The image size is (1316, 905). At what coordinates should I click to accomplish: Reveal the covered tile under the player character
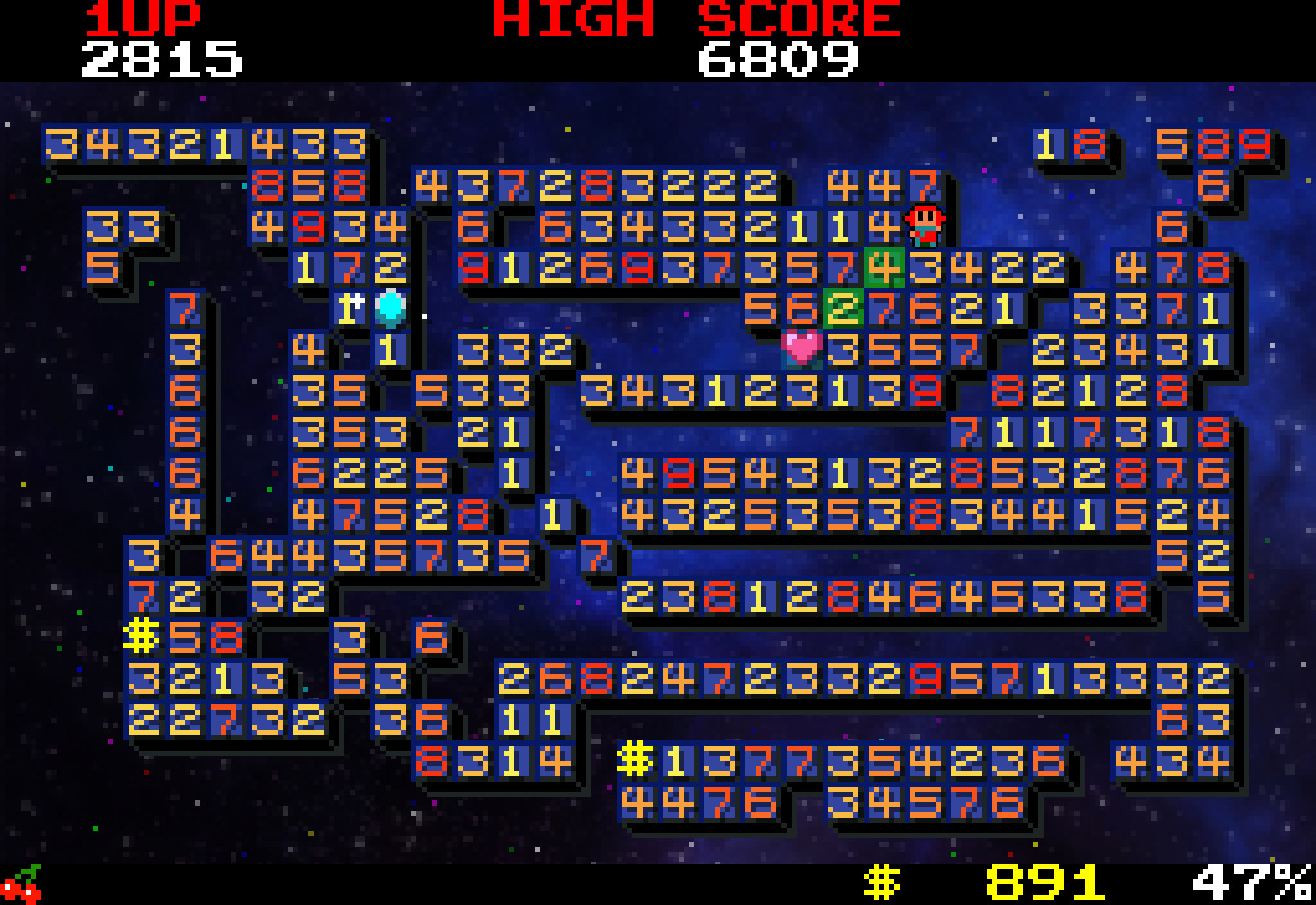click(925, 266)
